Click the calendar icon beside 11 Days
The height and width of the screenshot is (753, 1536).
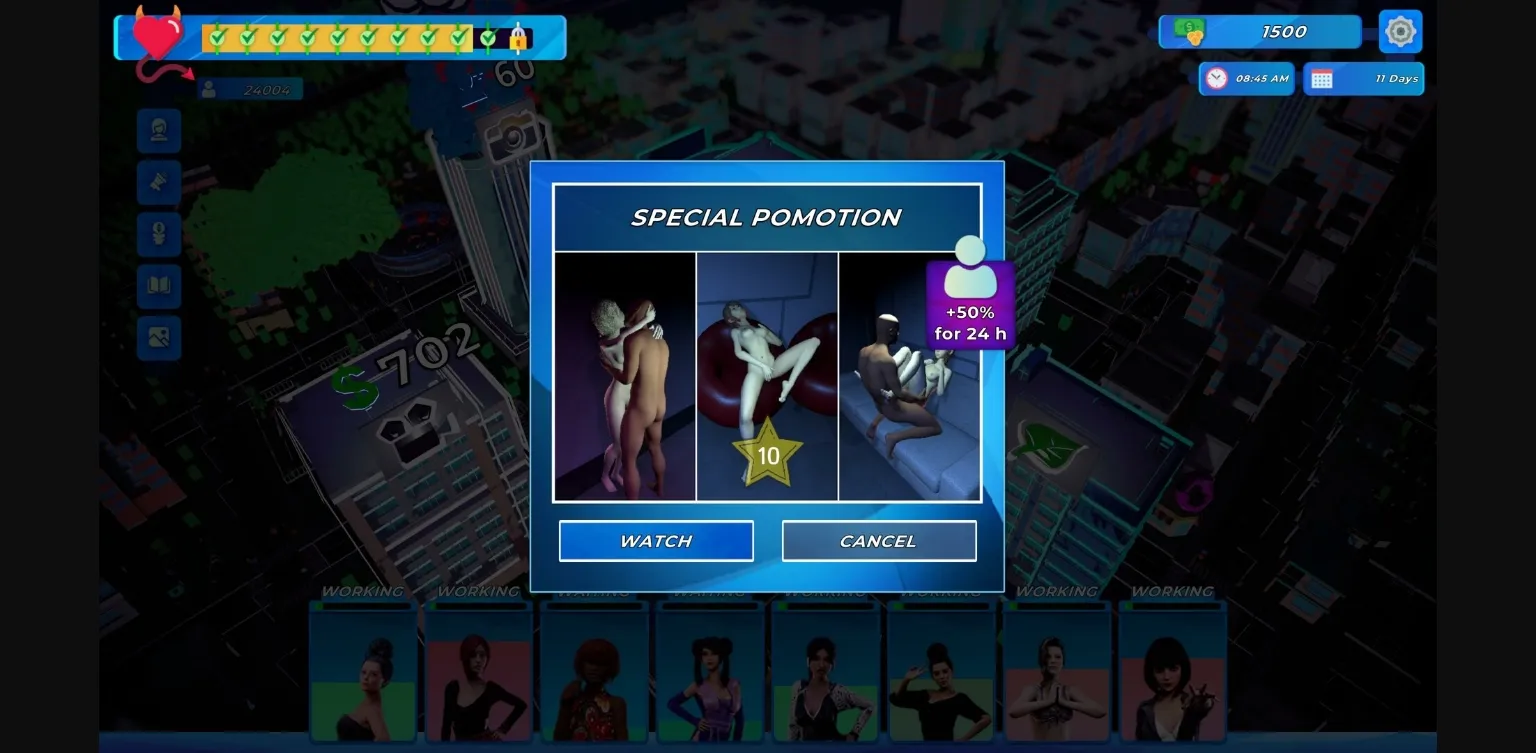(1322, 78)
